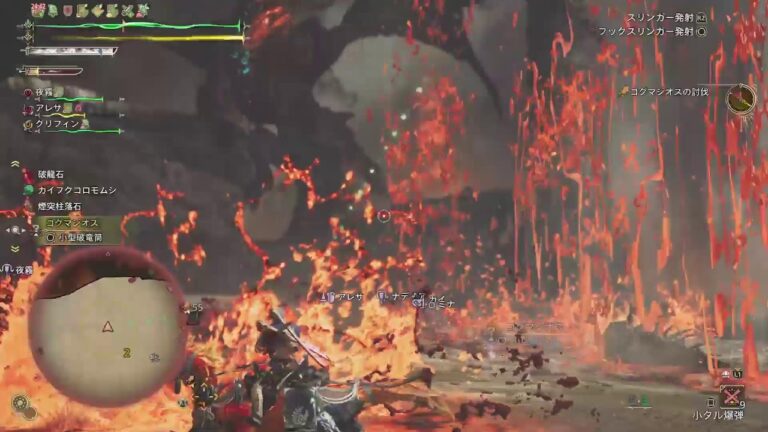This screenshot has height=432, width=768.
Task: Open the circular minimap
Action: pyautogui.click(x=107, y=327)
